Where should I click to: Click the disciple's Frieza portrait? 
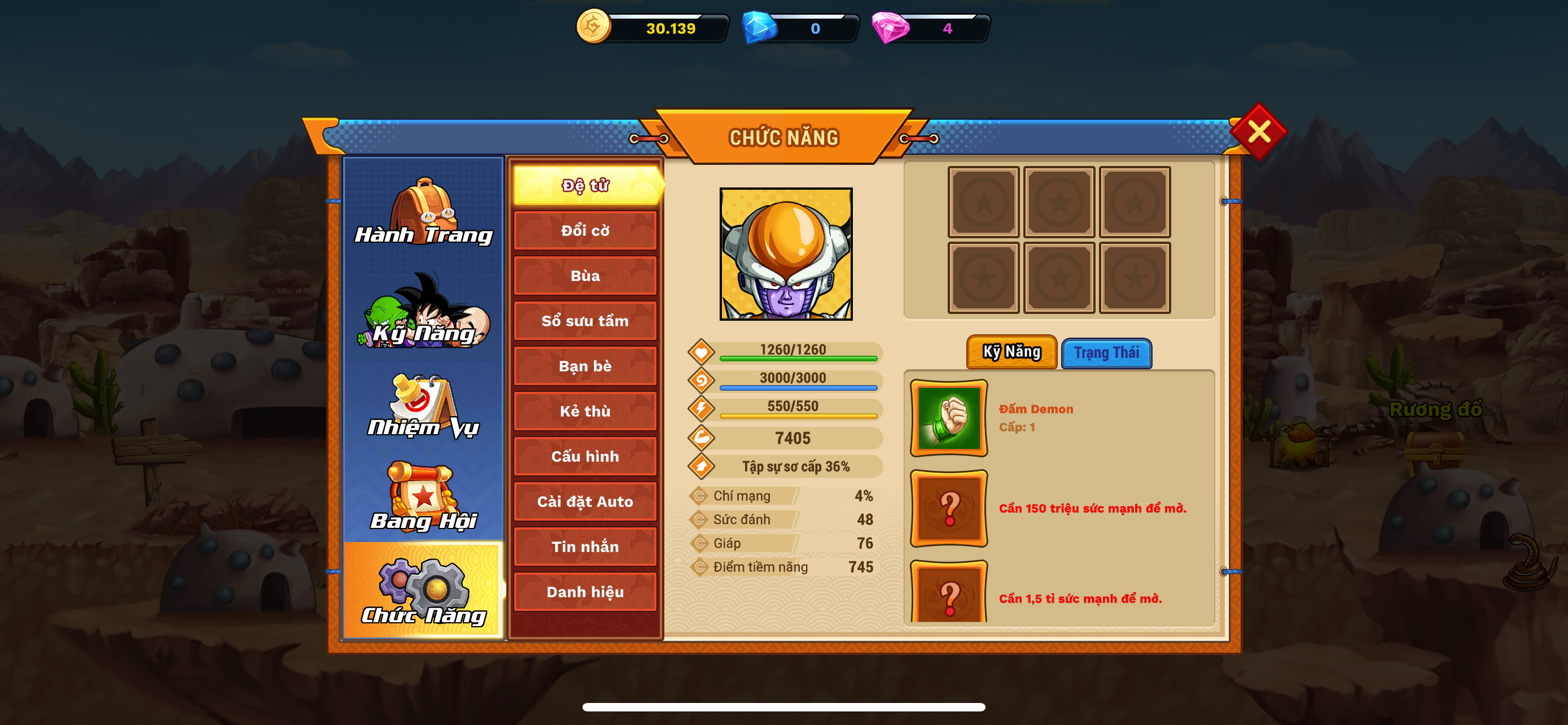coord(785,255)
